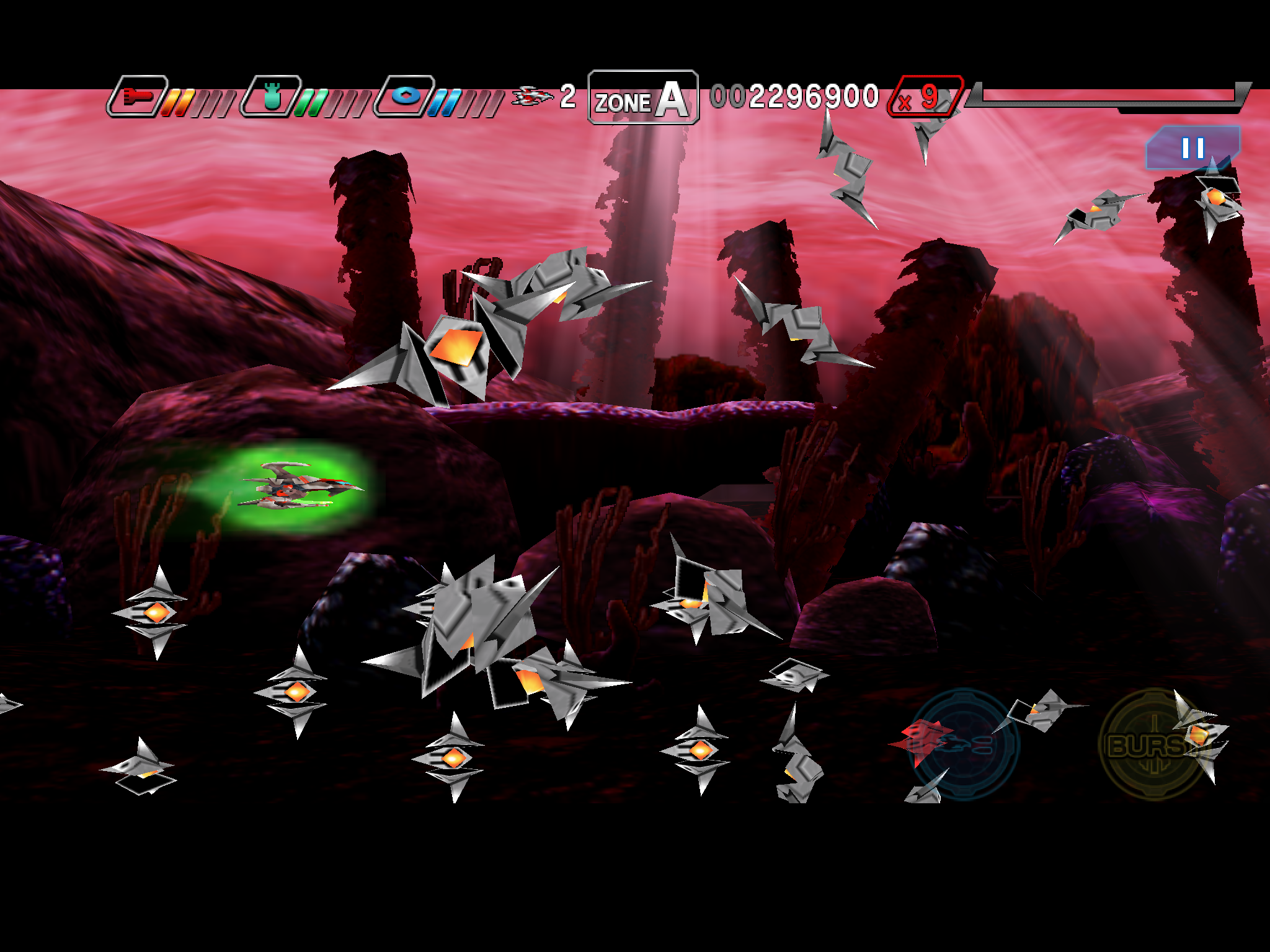Toggle pause with the pause button

pos(1193,149)
